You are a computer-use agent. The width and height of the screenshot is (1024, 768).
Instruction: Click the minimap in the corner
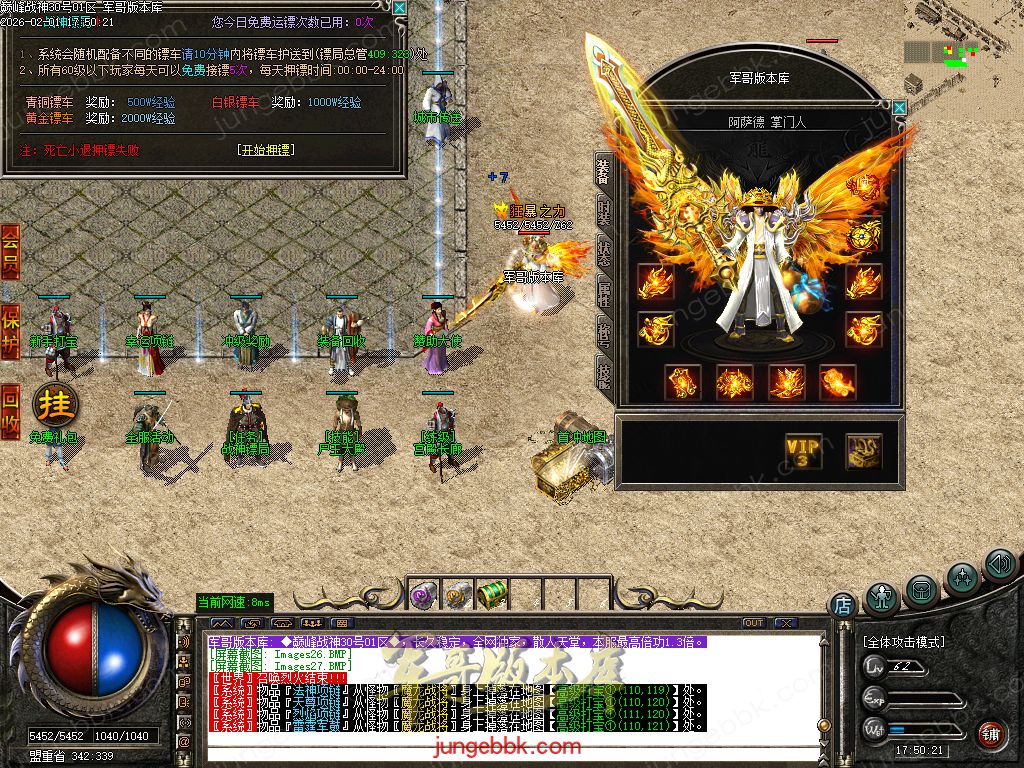click(960, 50)
